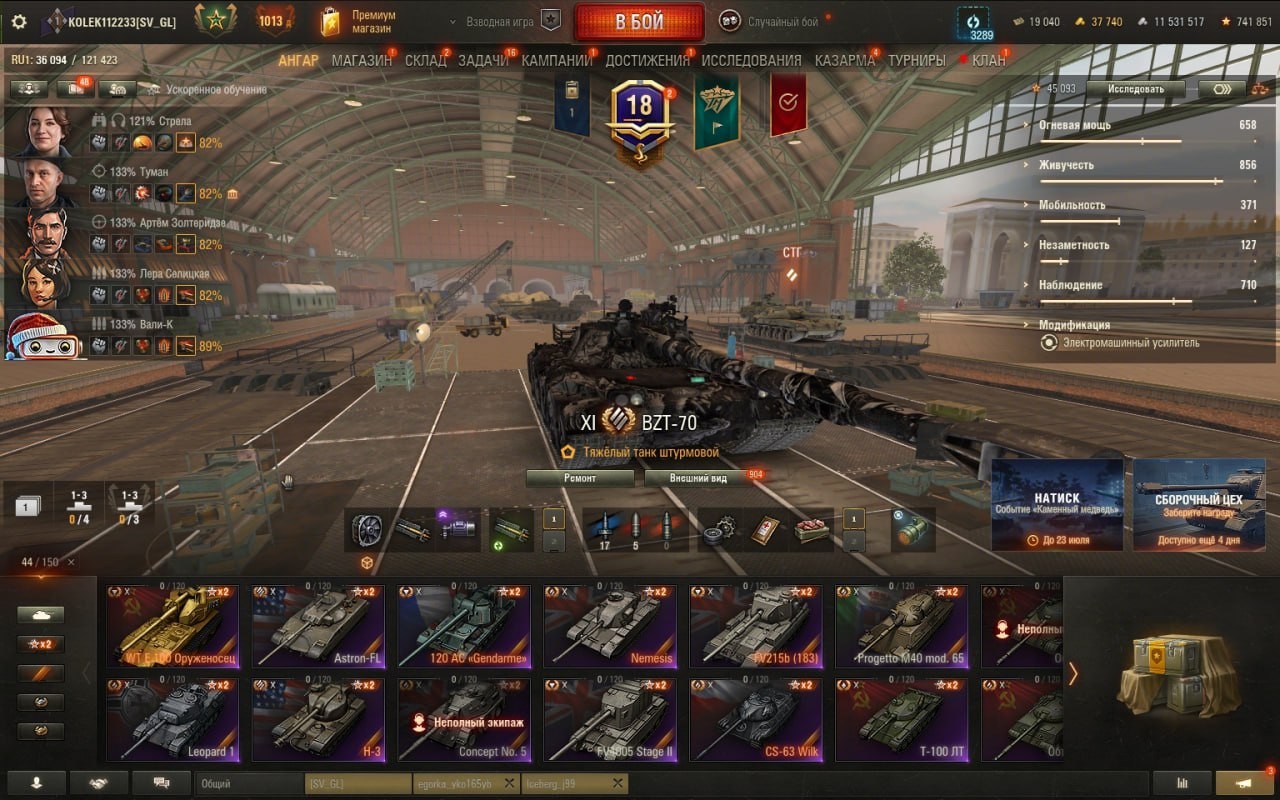Open the settings gear menu
1280x800 pixels.
click(x=19, y=22)
